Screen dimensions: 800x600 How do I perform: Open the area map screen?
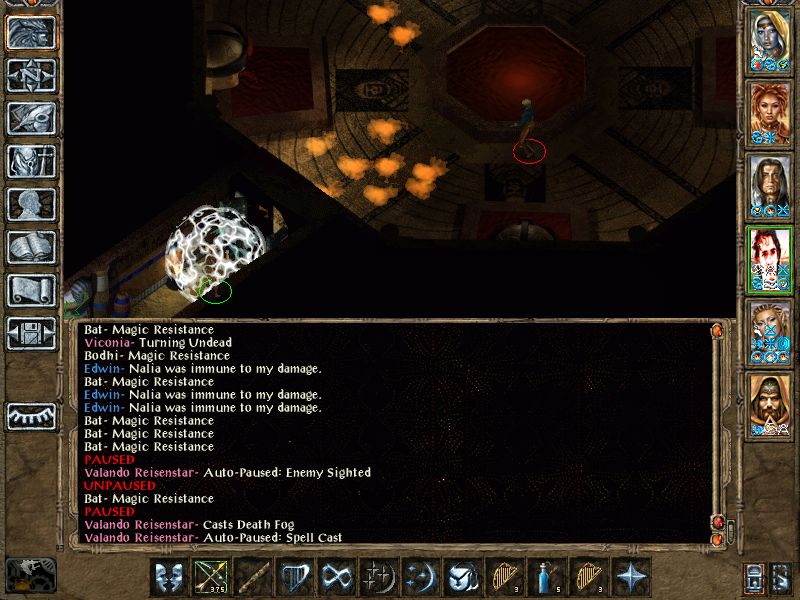click(x=30, y=76)
